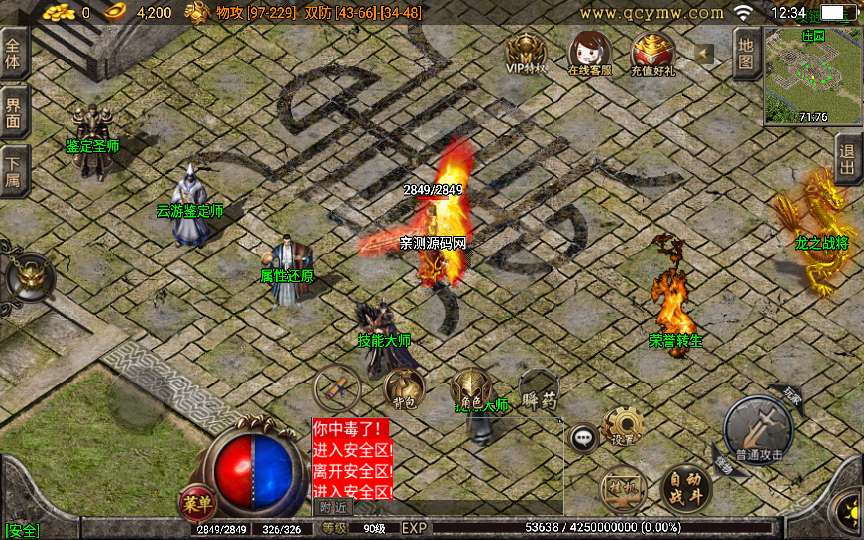Open the VIP特权 privileges icon
The width and height of the screenshot is (864, 540).
click(x=526, y=52)
